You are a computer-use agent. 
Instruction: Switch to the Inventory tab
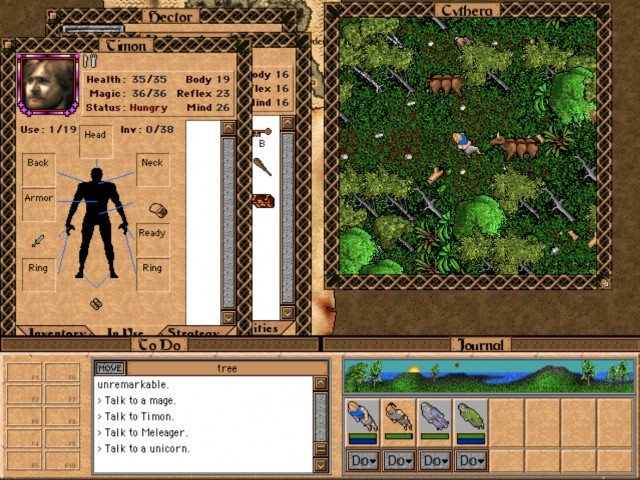[x=56, y=332]
